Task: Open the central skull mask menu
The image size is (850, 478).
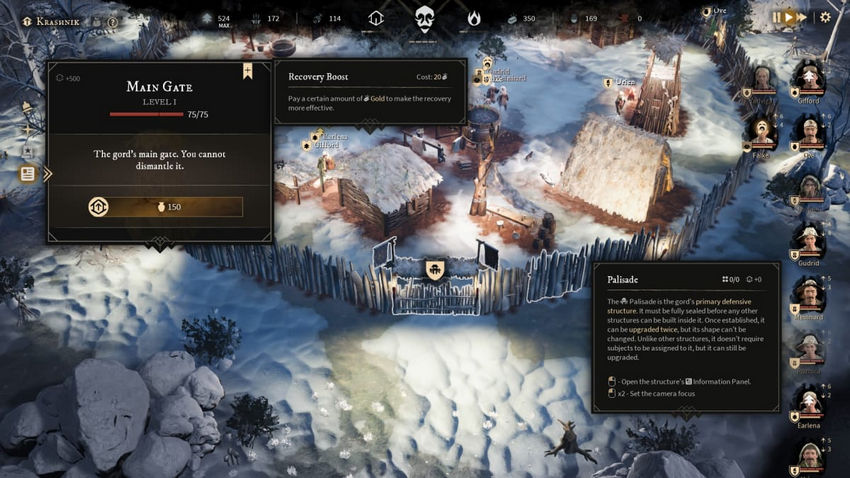Action: click(424, 18)
